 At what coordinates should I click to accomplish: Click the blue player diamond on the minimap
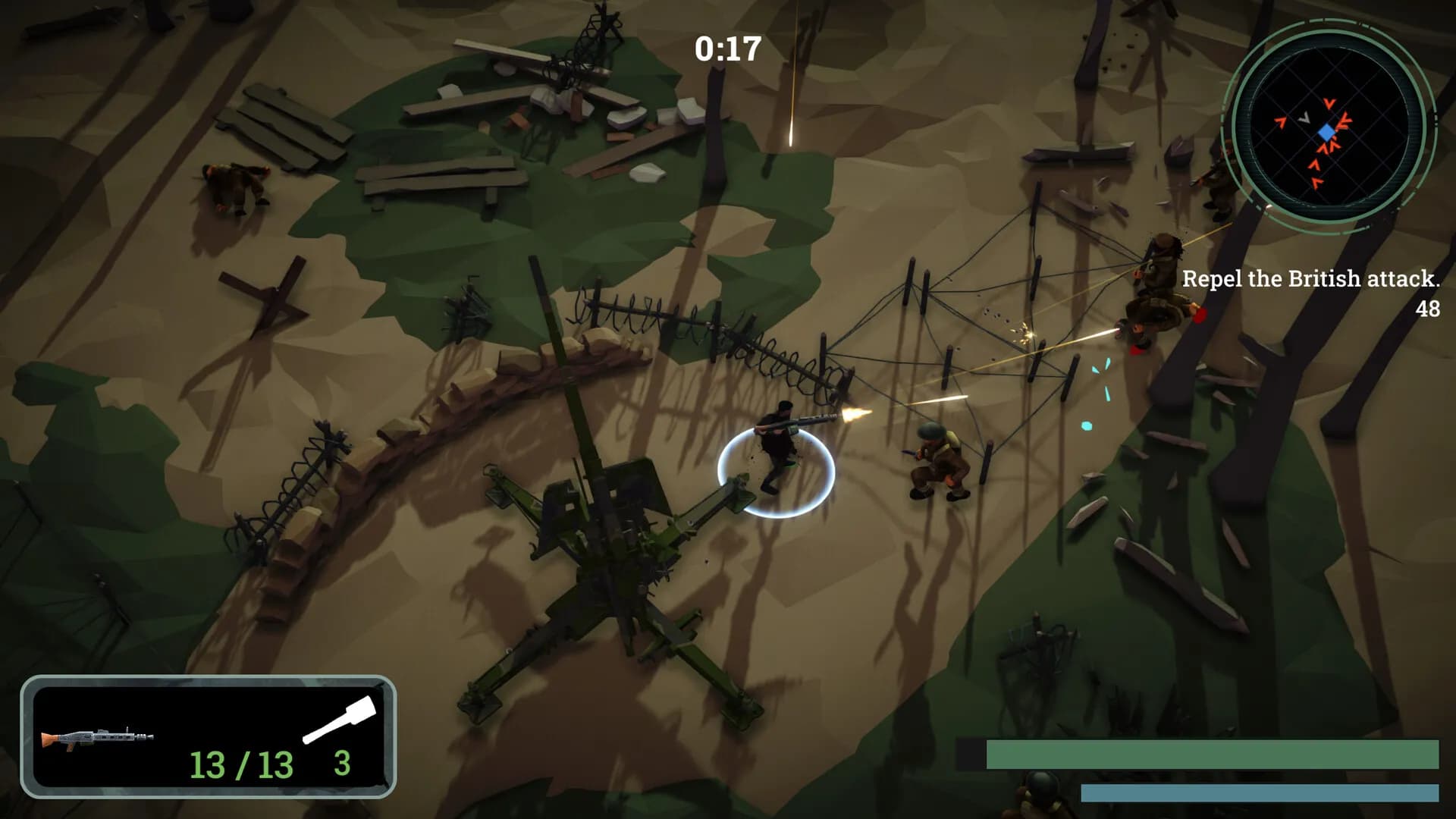[1326, 133]
